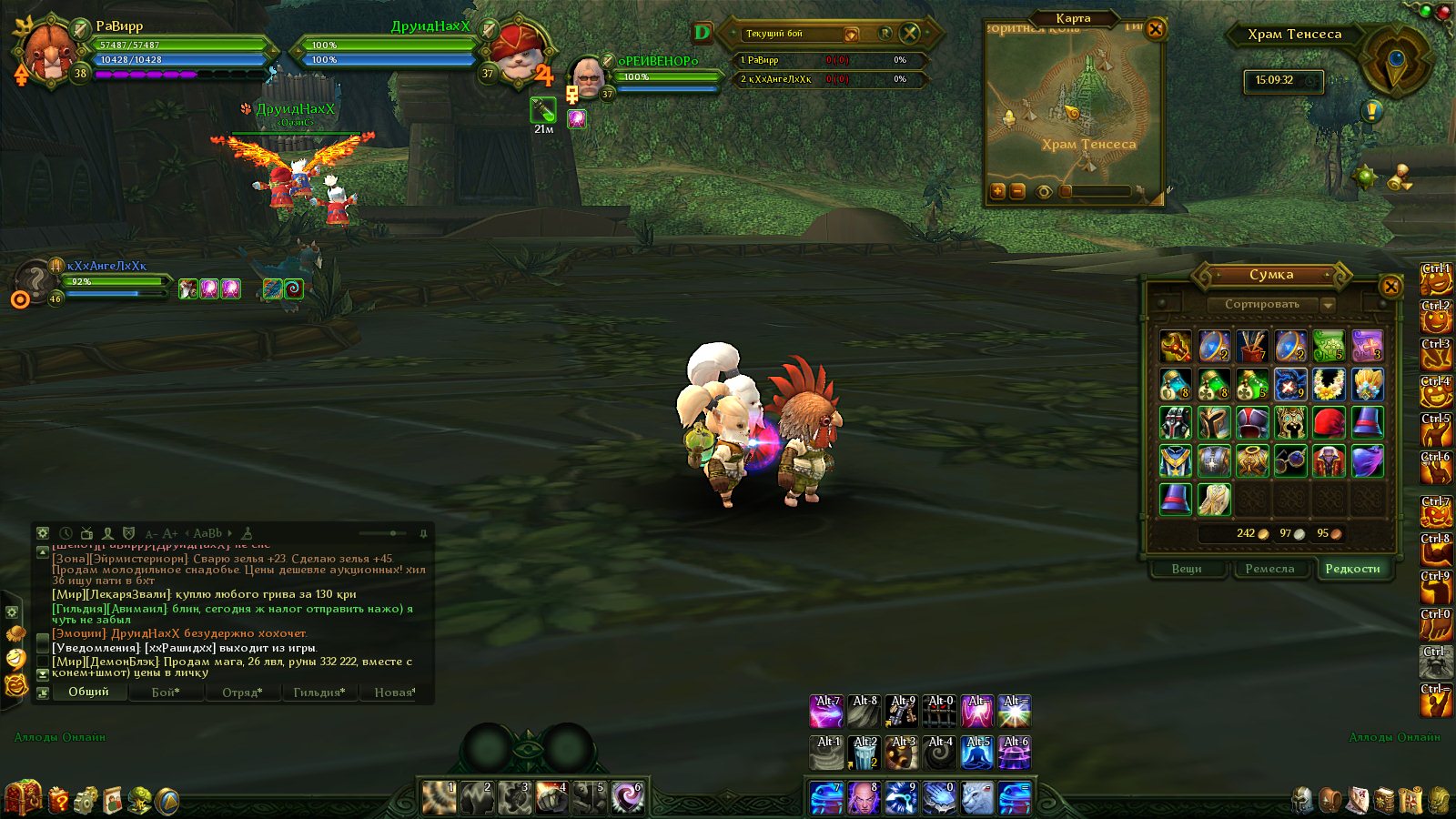This screenshot has width=1456, height=819.
Task: Select the Редкости bag tab
Action: (x=1352, y=569)
